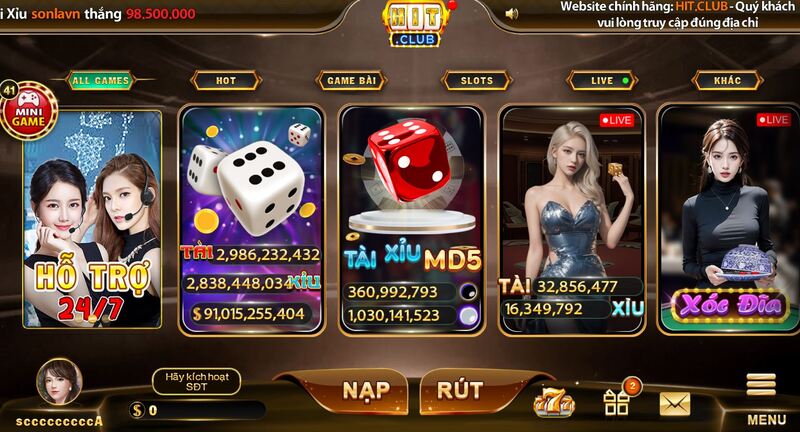This screenshot has width=800, height=432.
Task: Open the KHÁC category tab
Action: 727,80
